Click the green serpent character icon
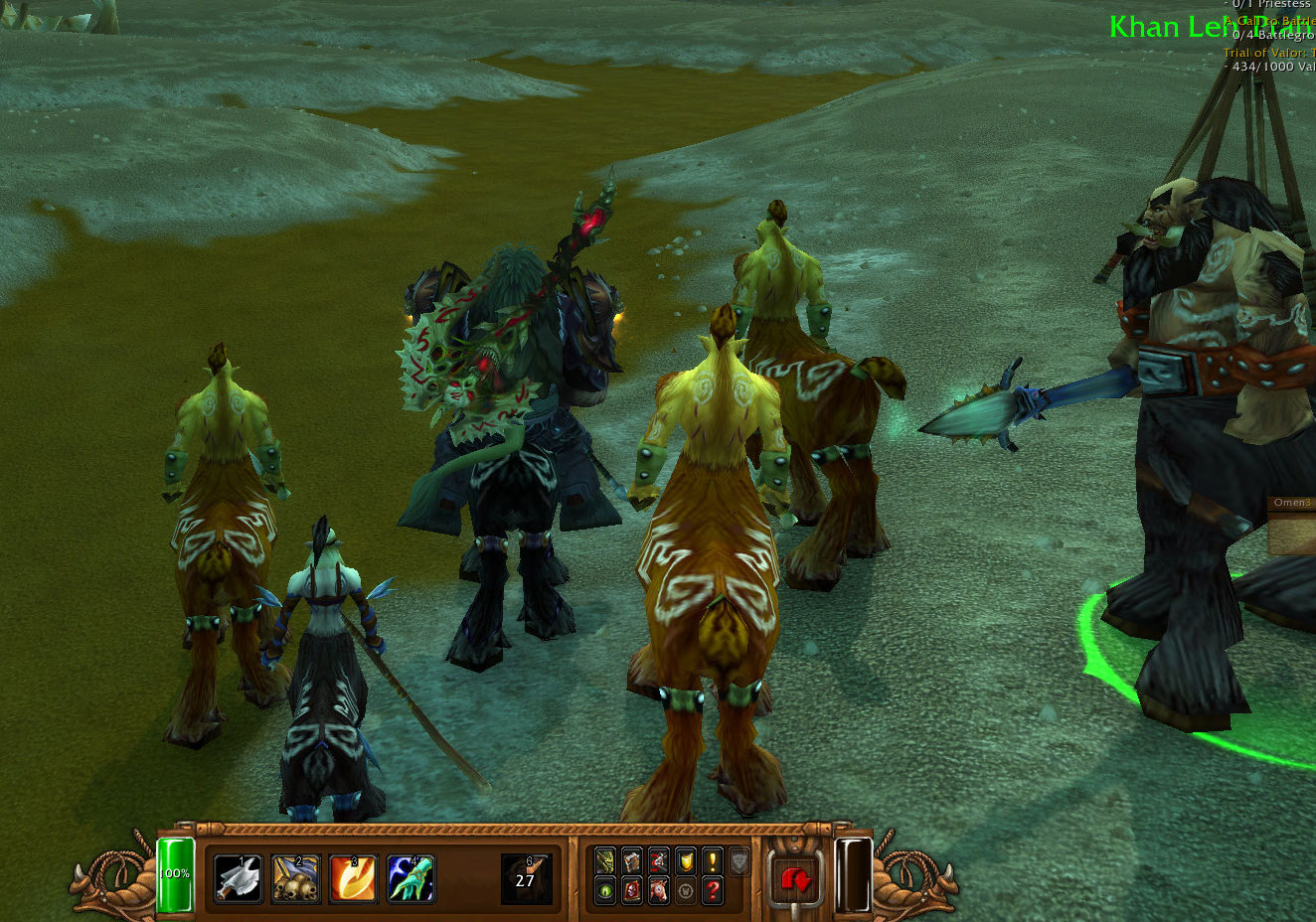1316x922 pixels. pos(605,861)
